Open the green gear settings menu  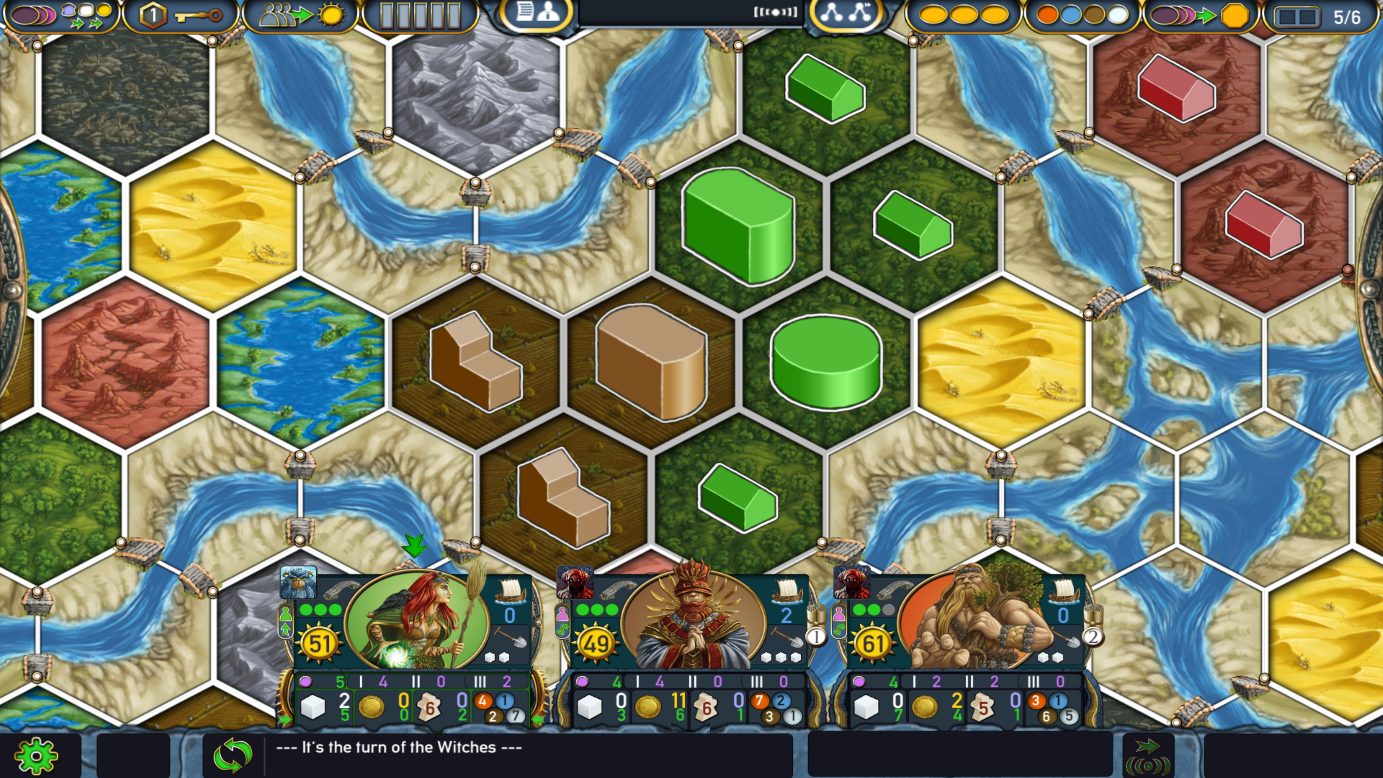pyautogui.click(x=35, y=755)
